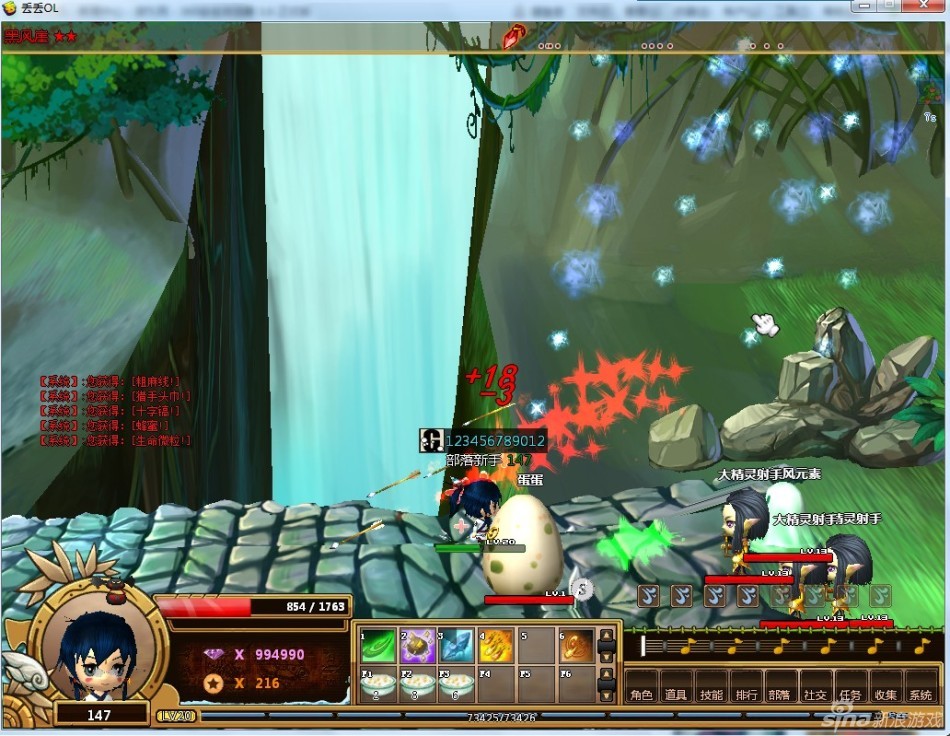Use the F1 food bowl item
Viewport: 950px width, 736px height.
[x=378, y=686]
